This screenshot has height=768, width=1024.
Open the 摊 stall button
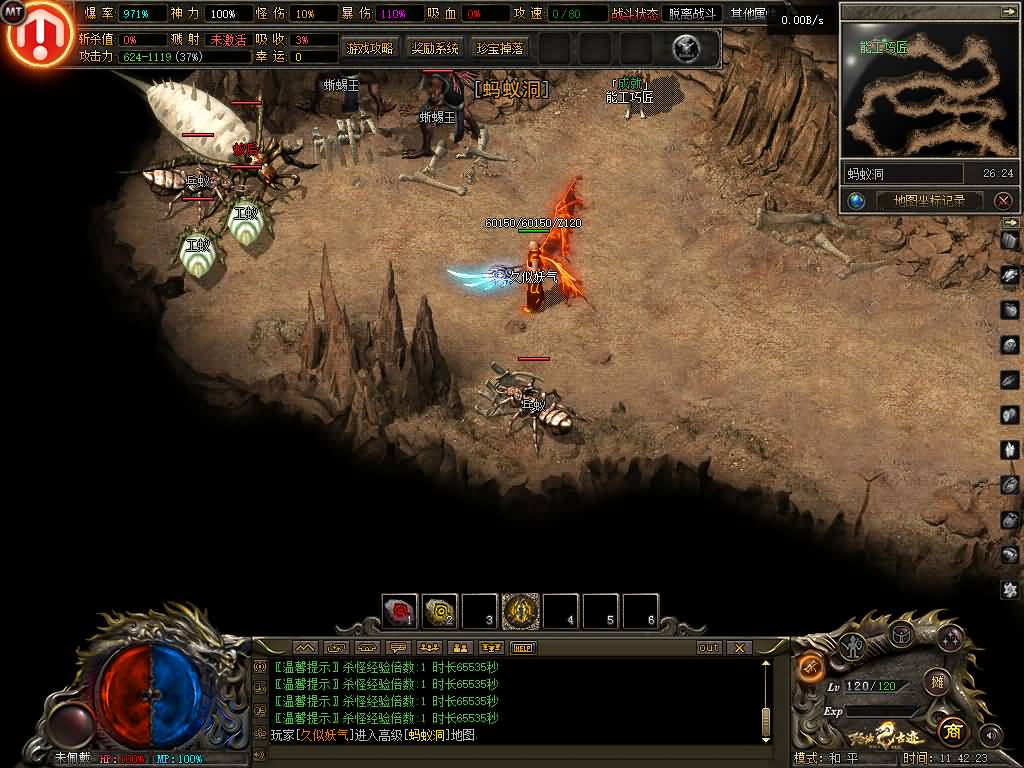coord(937,682)
